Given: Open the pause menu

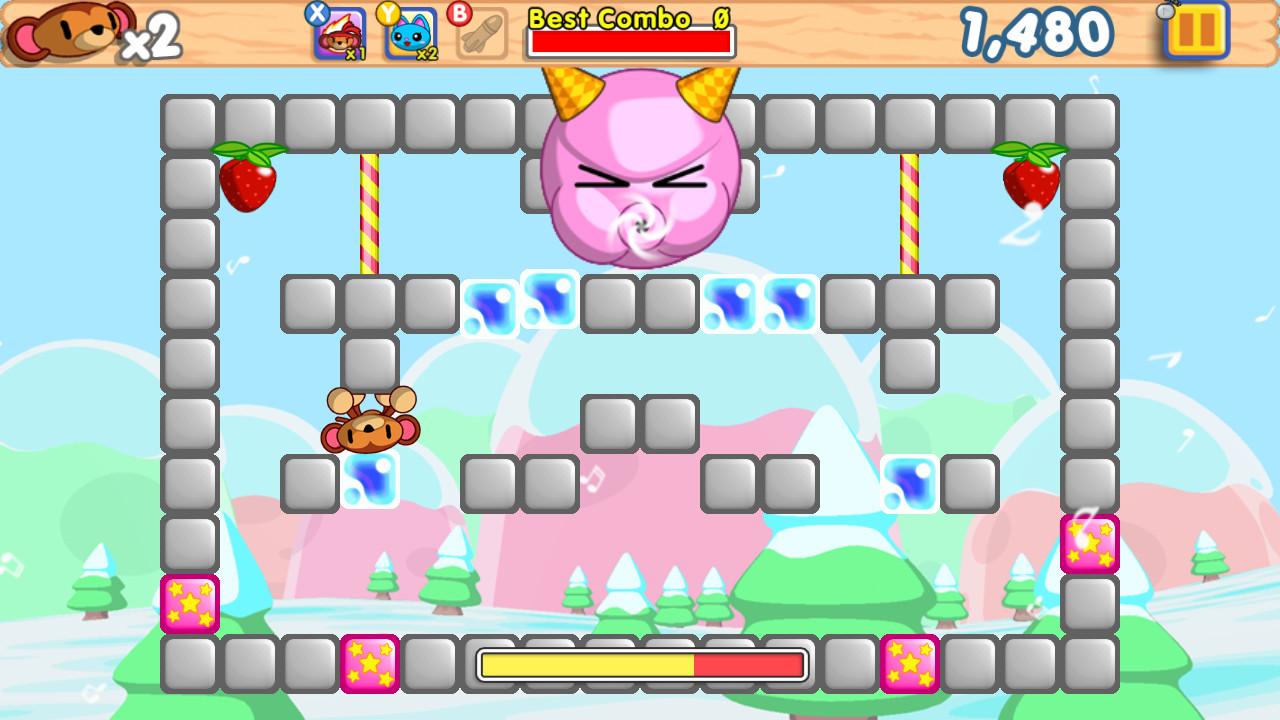Looking at the screenshot, I should (1195, 32).
